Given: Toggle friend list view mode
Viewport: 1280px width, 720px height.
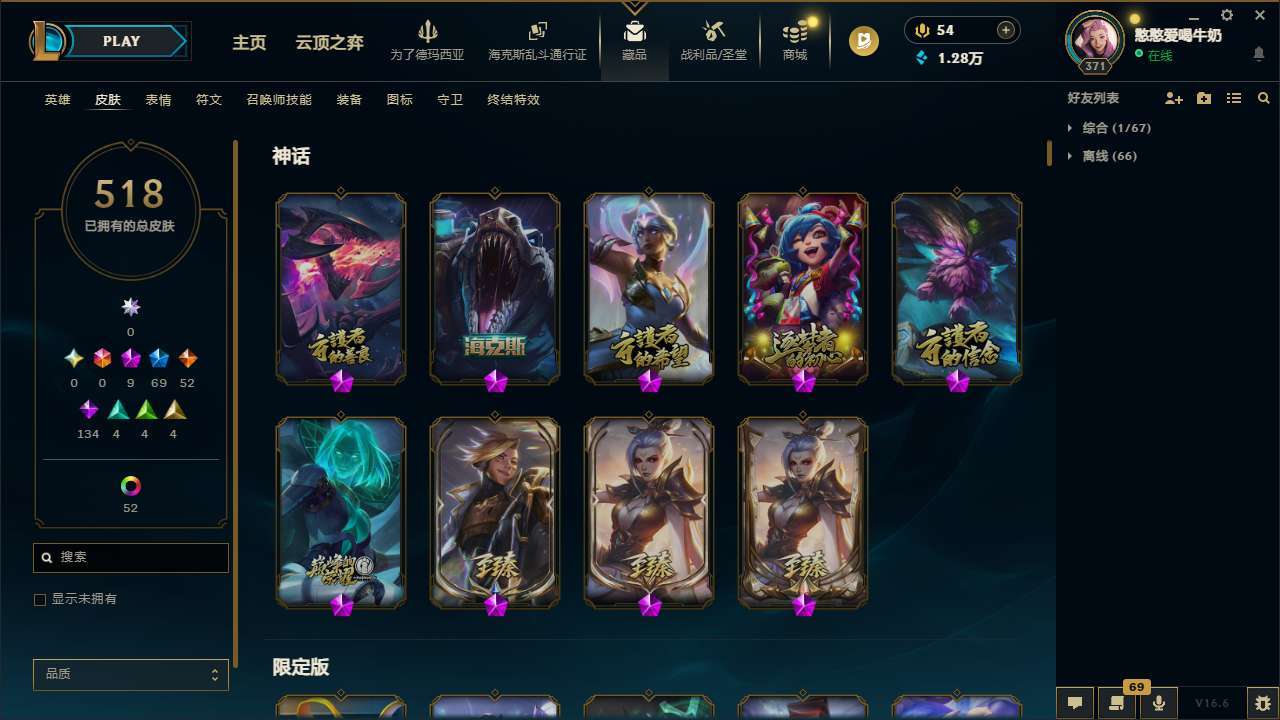Looking at the screenshot, I should pyautogui.click(x=1234, y=98).
